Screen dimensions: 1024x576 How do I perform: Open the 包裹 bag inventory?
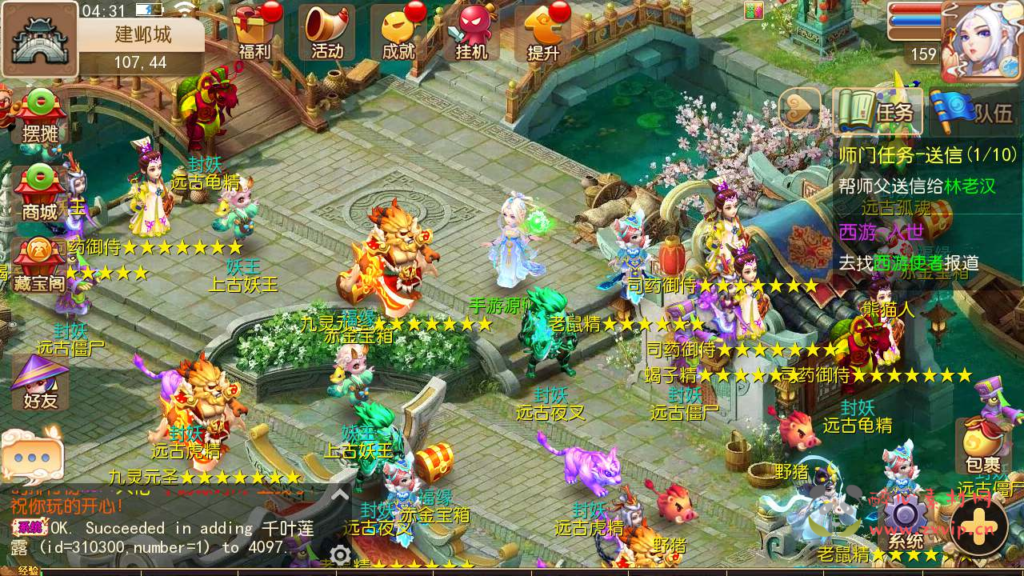pos(983,448)
